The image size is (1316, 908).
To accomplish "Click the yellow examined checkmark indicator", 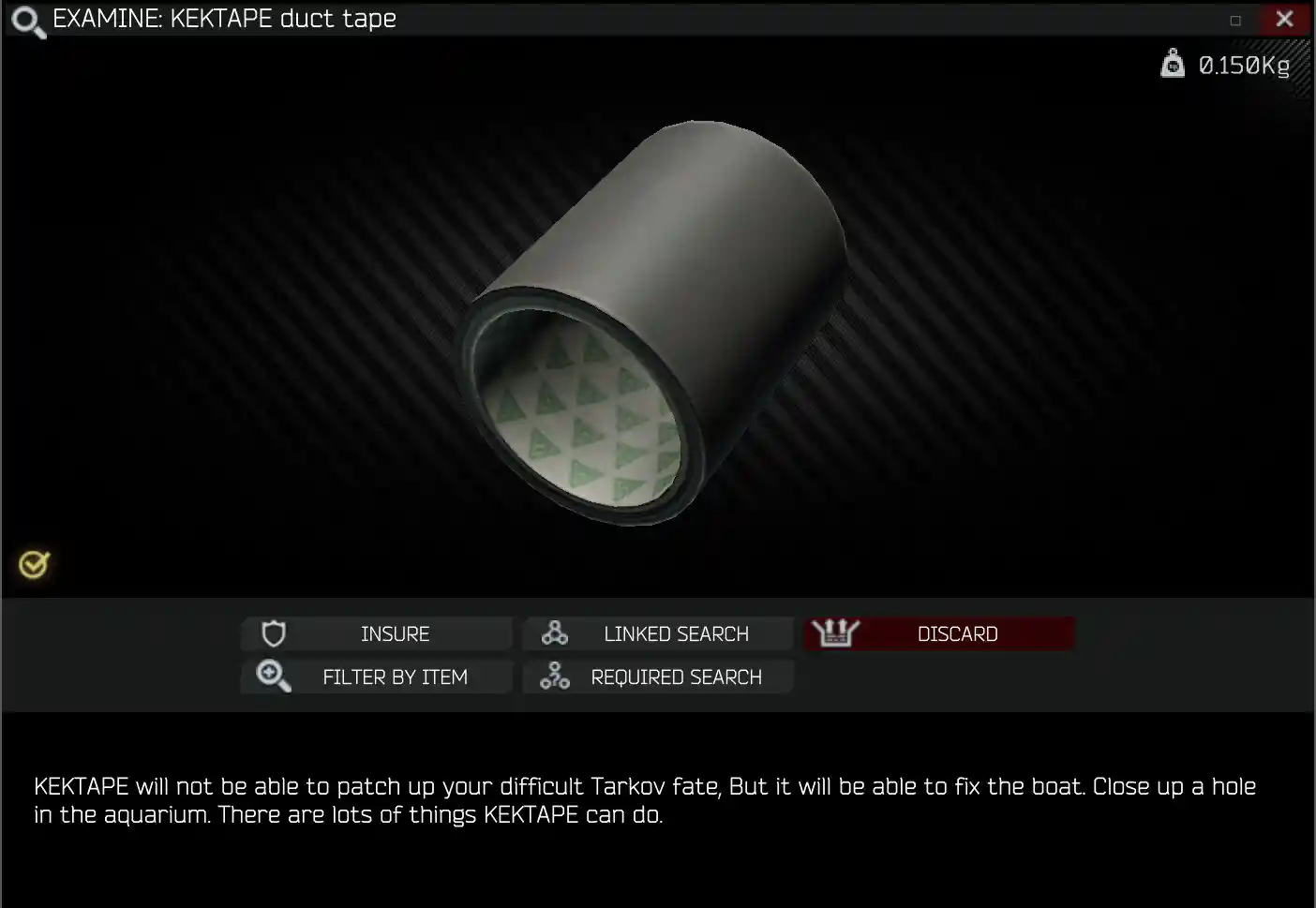I will click(x=33, y=564).
